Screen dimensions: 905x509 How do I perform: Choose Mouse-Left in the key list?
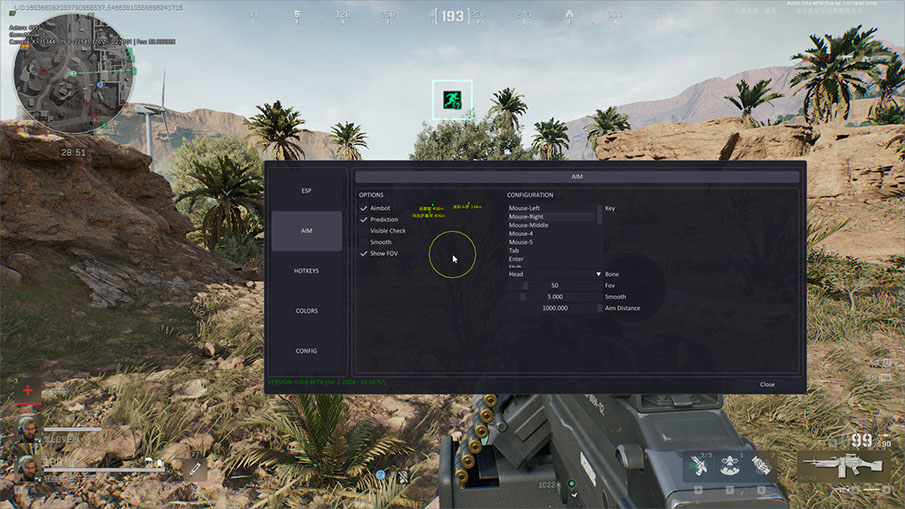tap(524, 208)
